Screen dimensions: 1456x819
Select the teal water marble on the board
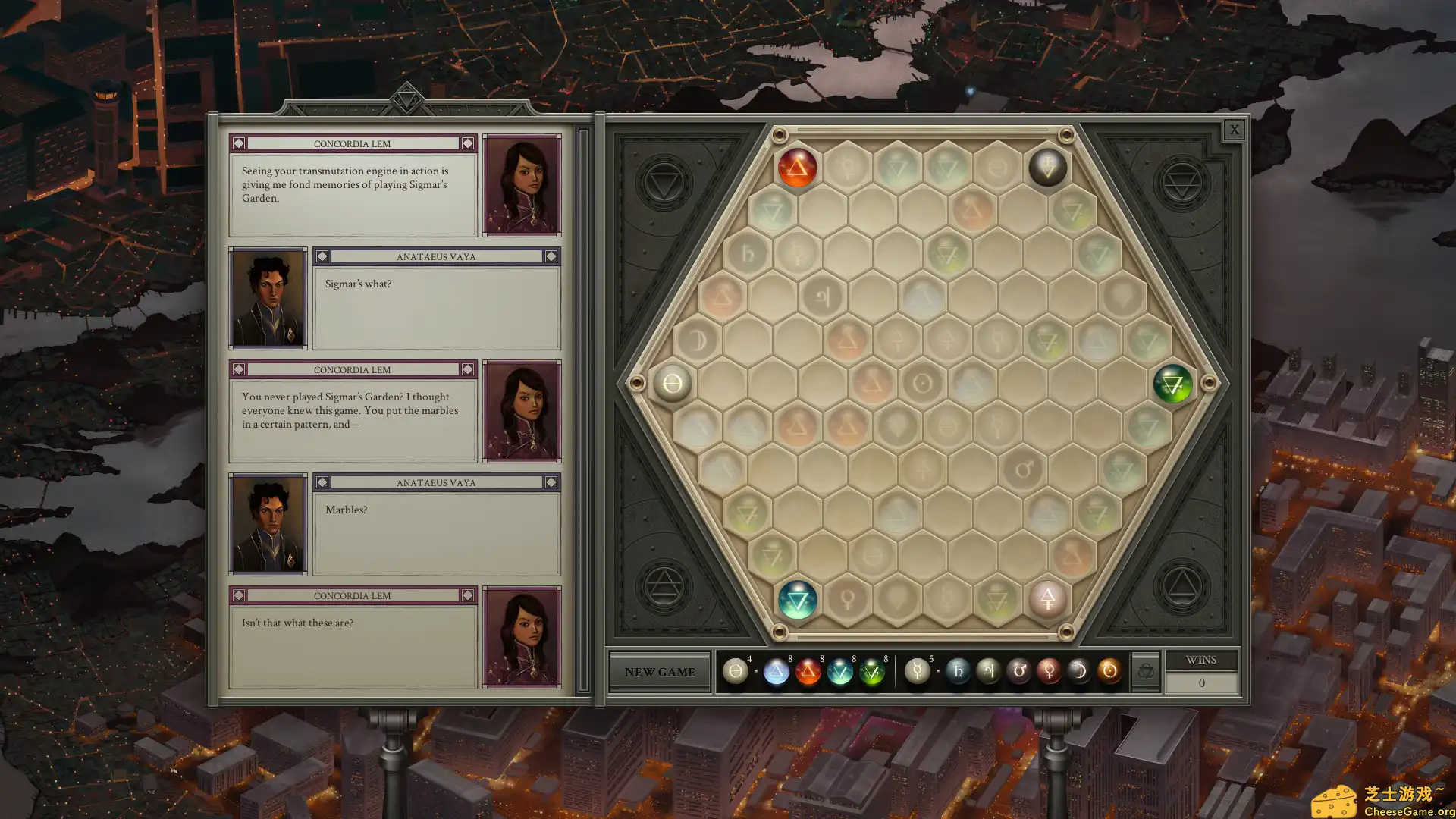[x=797, y=600]
